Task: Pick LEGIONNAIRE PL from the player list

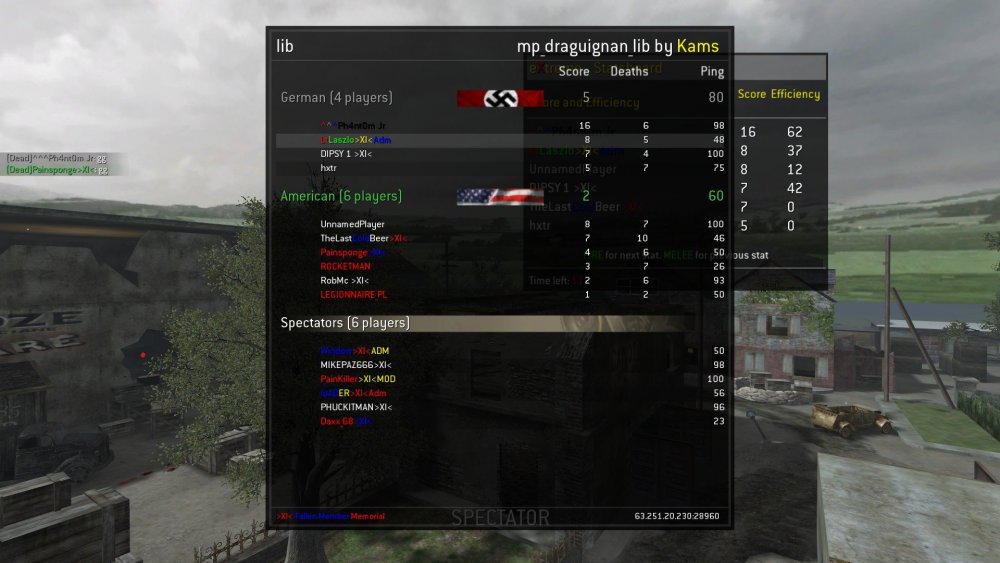Action: [353, 295]
